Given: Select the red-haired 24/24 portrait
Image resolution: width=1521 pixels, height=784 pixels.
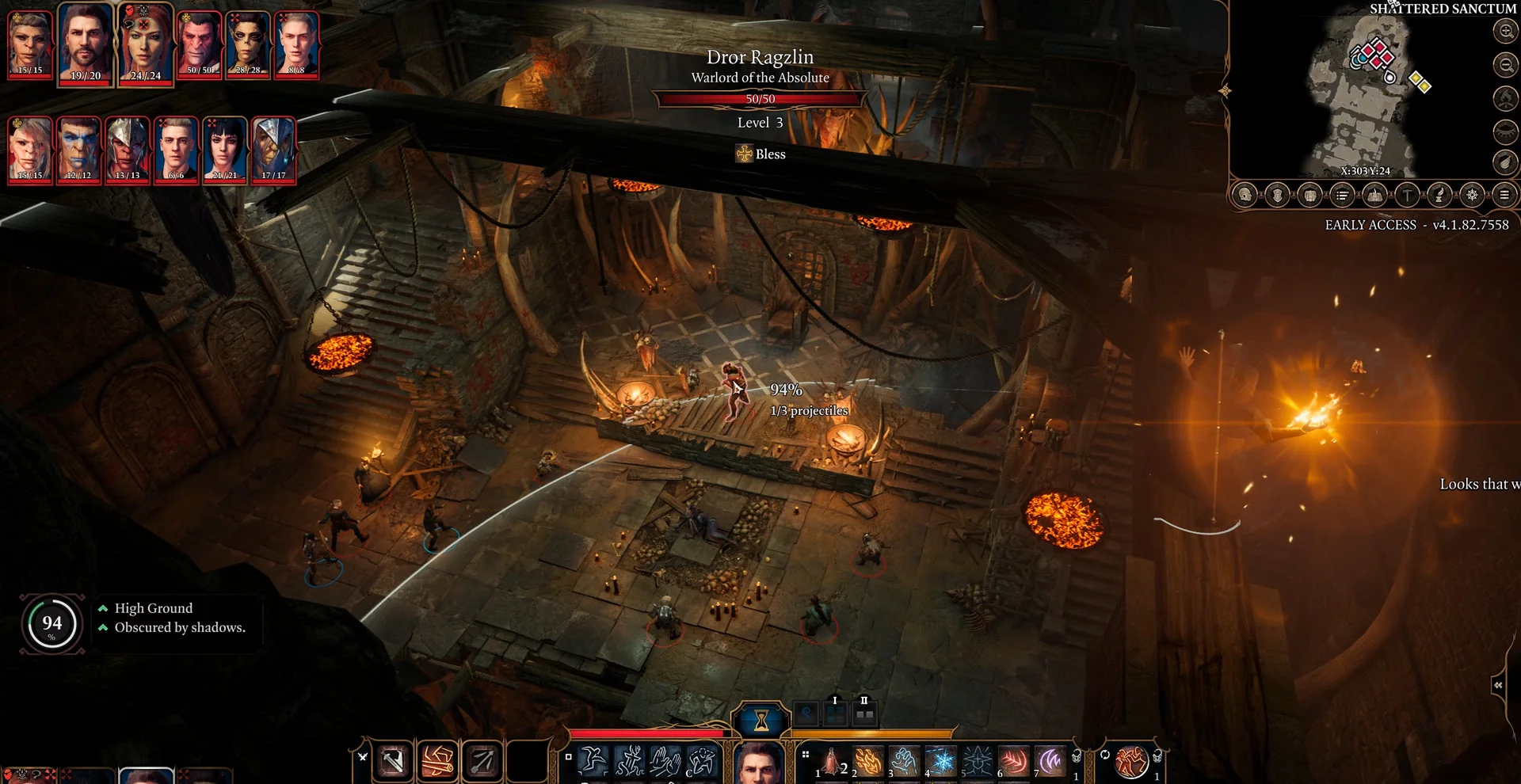Looking at the screenshot, I should point(145,44).
